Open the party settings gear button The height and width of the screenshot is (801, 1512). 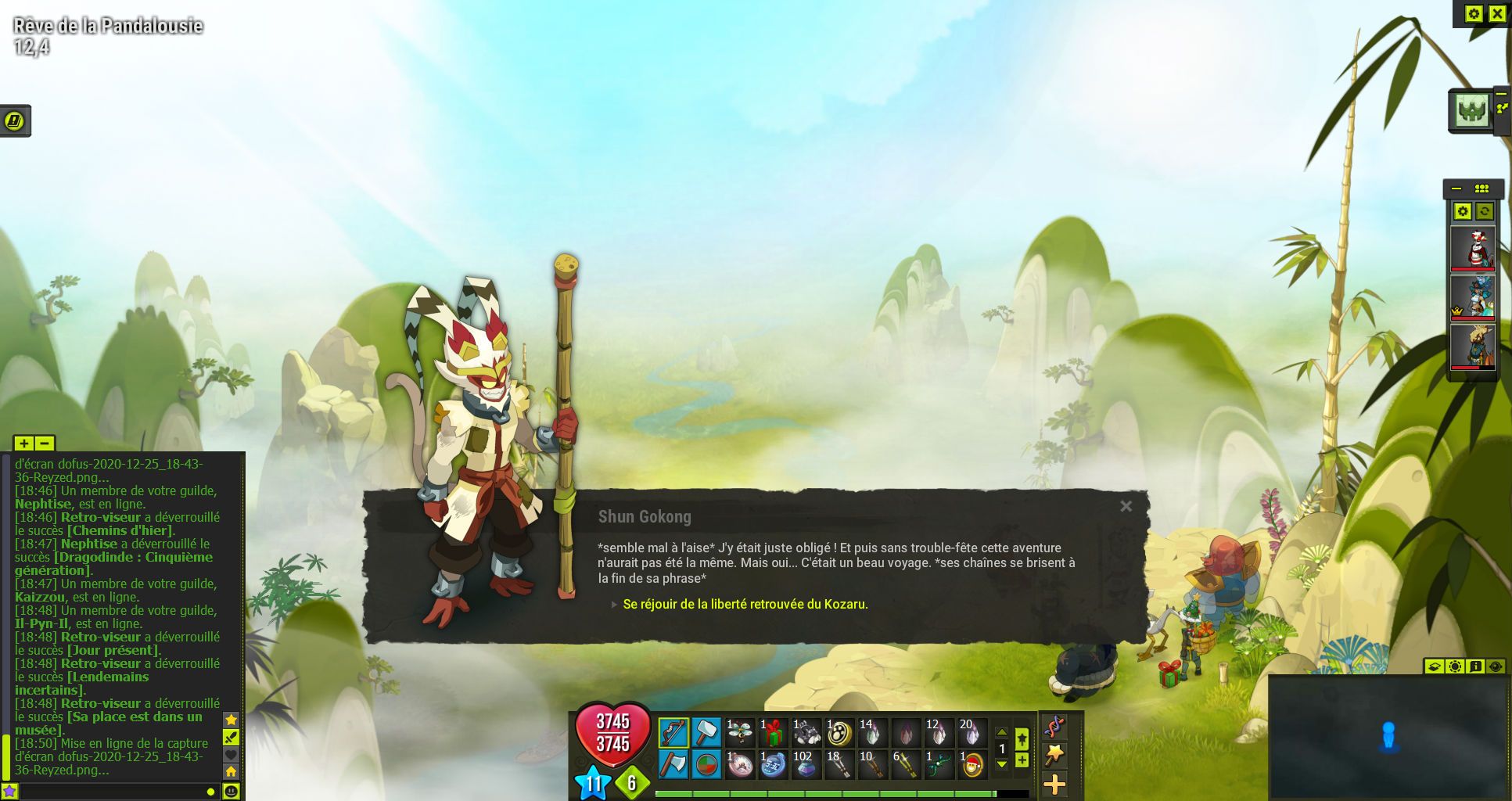click(x=1462, y=211)
